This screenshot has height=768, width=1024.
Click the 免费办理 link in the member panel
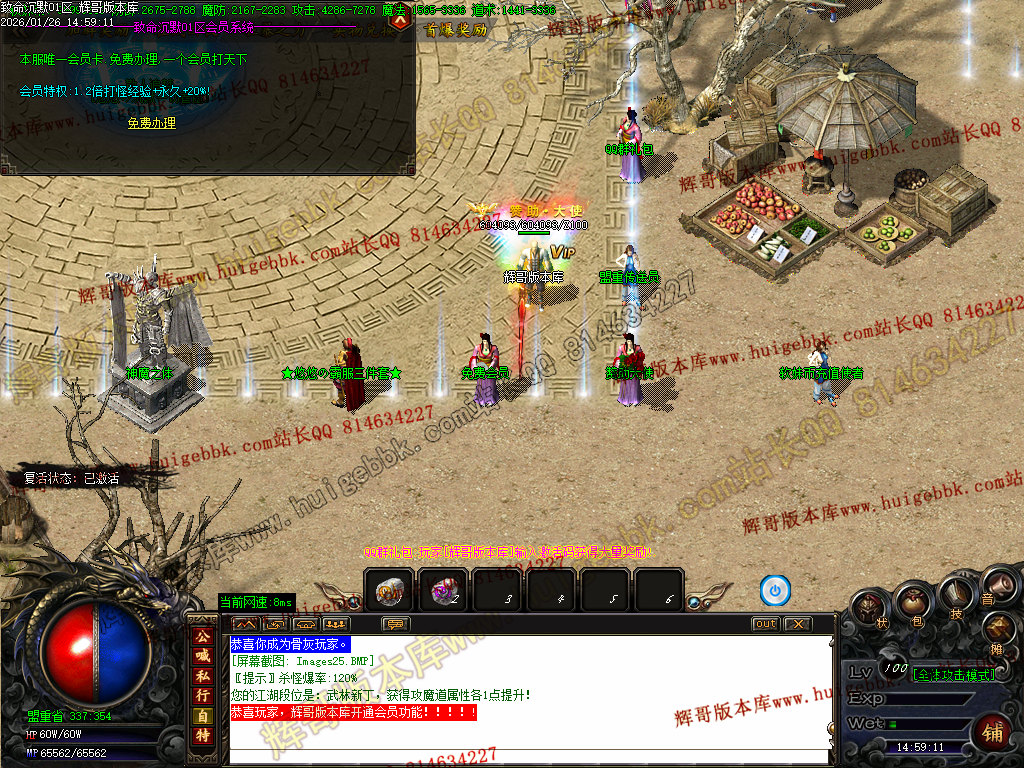pyautogui.click(x=151, y=123)
